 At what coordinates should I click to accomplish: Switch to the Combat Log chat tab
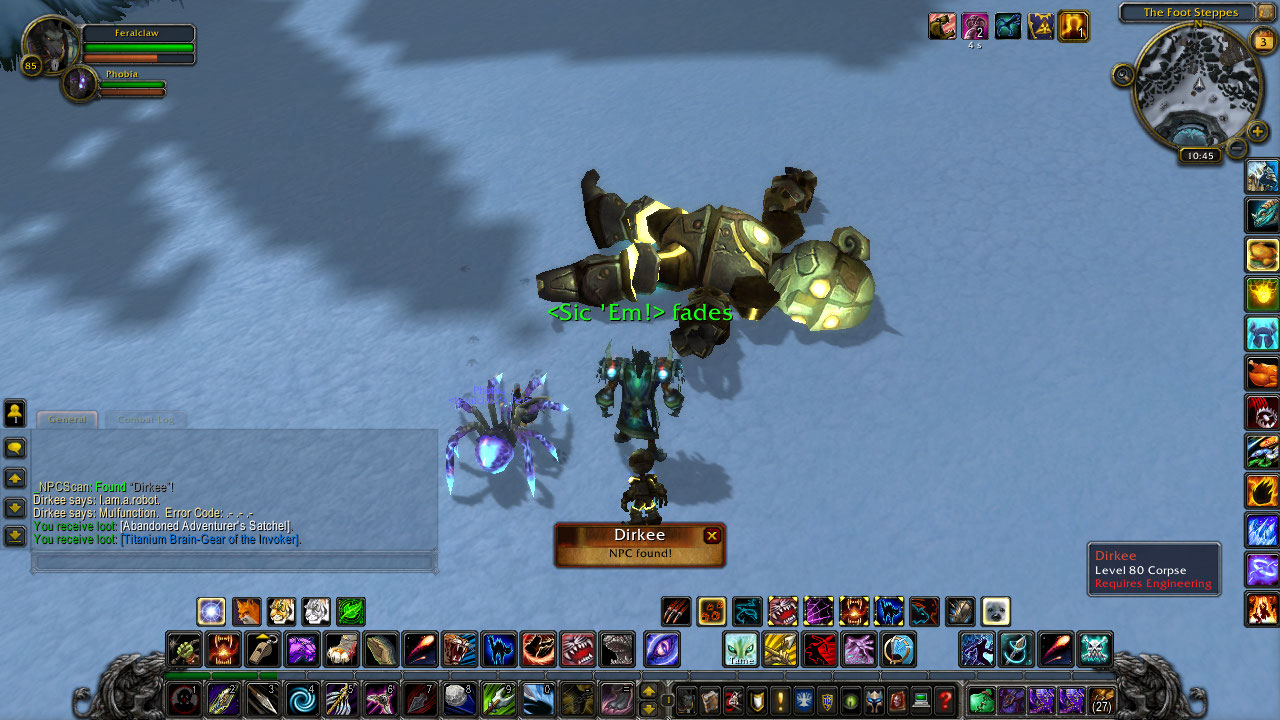coord(145,419)
